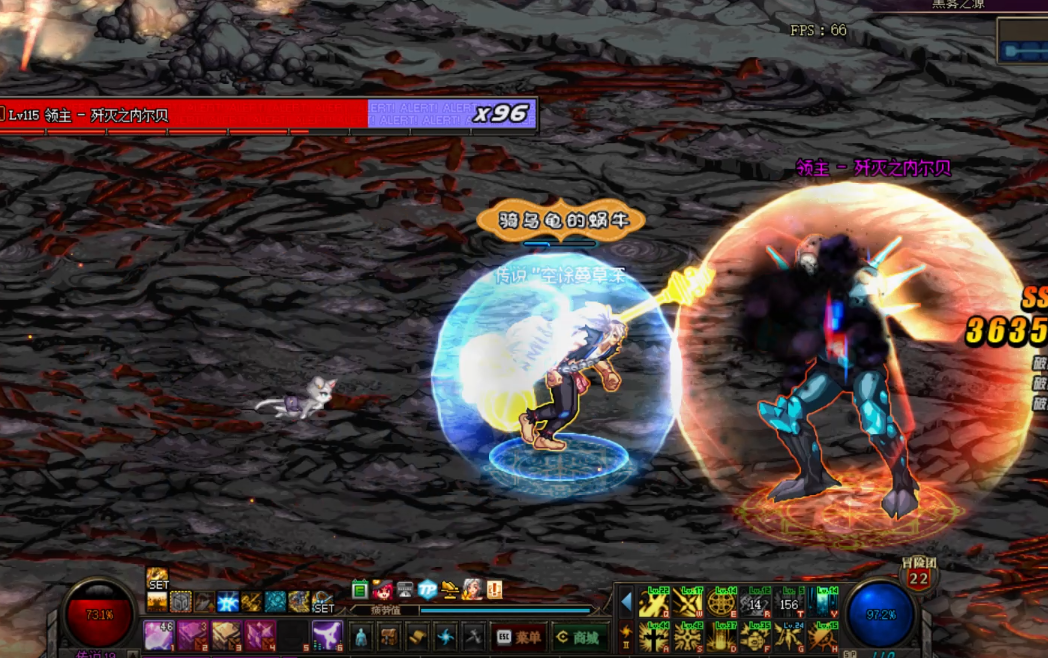Activate the Lv.22 skill on key Q
Screen dimensions: 1048x658
(654, 603)
